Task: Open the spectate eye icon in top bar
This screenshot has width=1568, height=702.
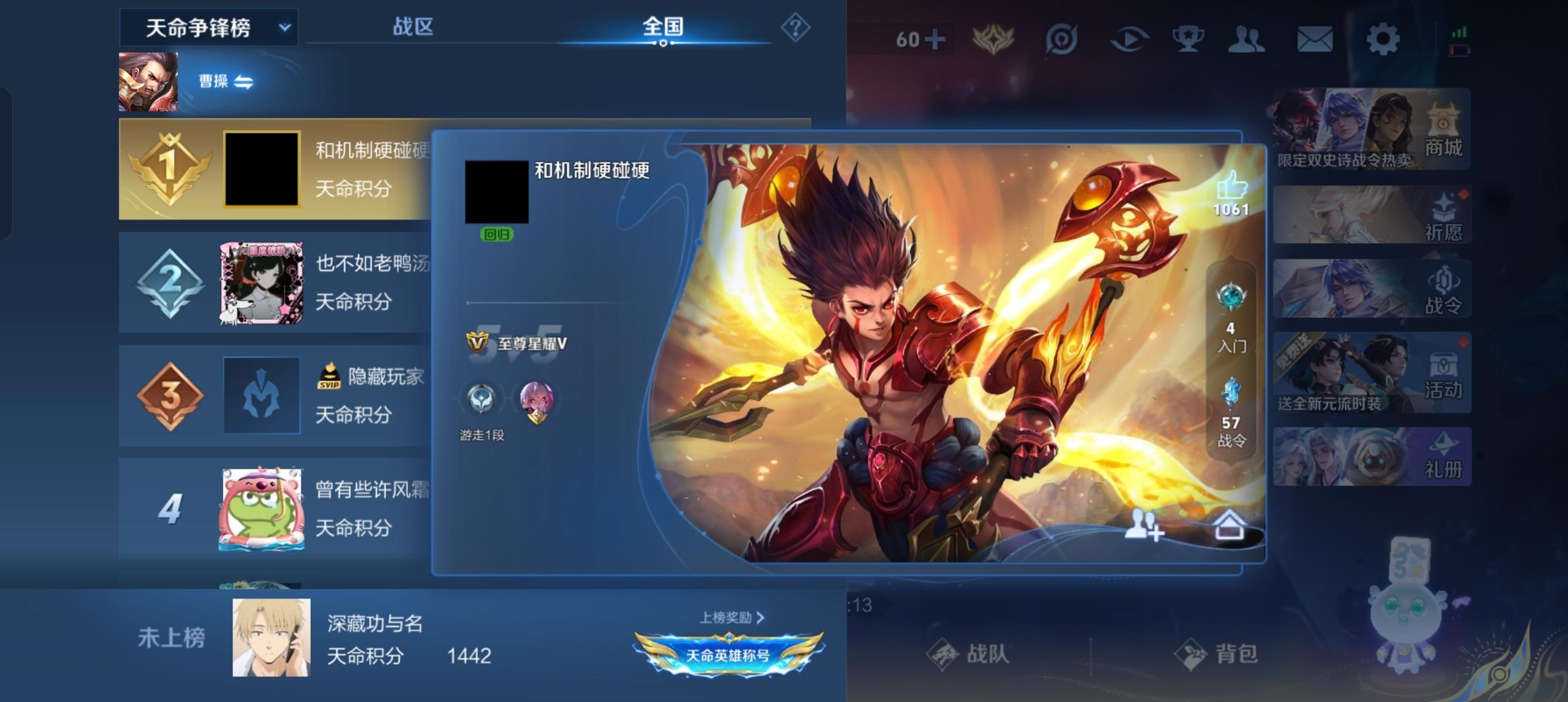Action: 1129,38
